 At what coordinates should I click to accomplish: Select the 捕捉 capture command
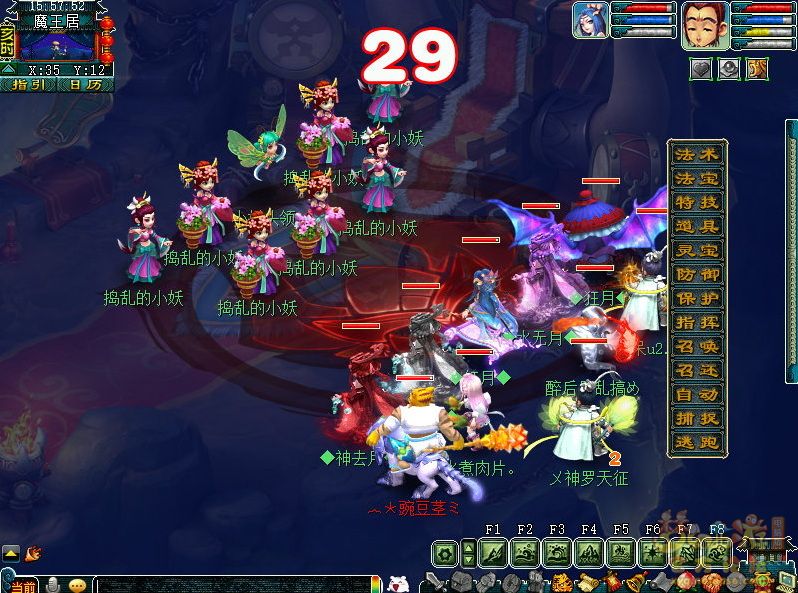pos(697,419)
